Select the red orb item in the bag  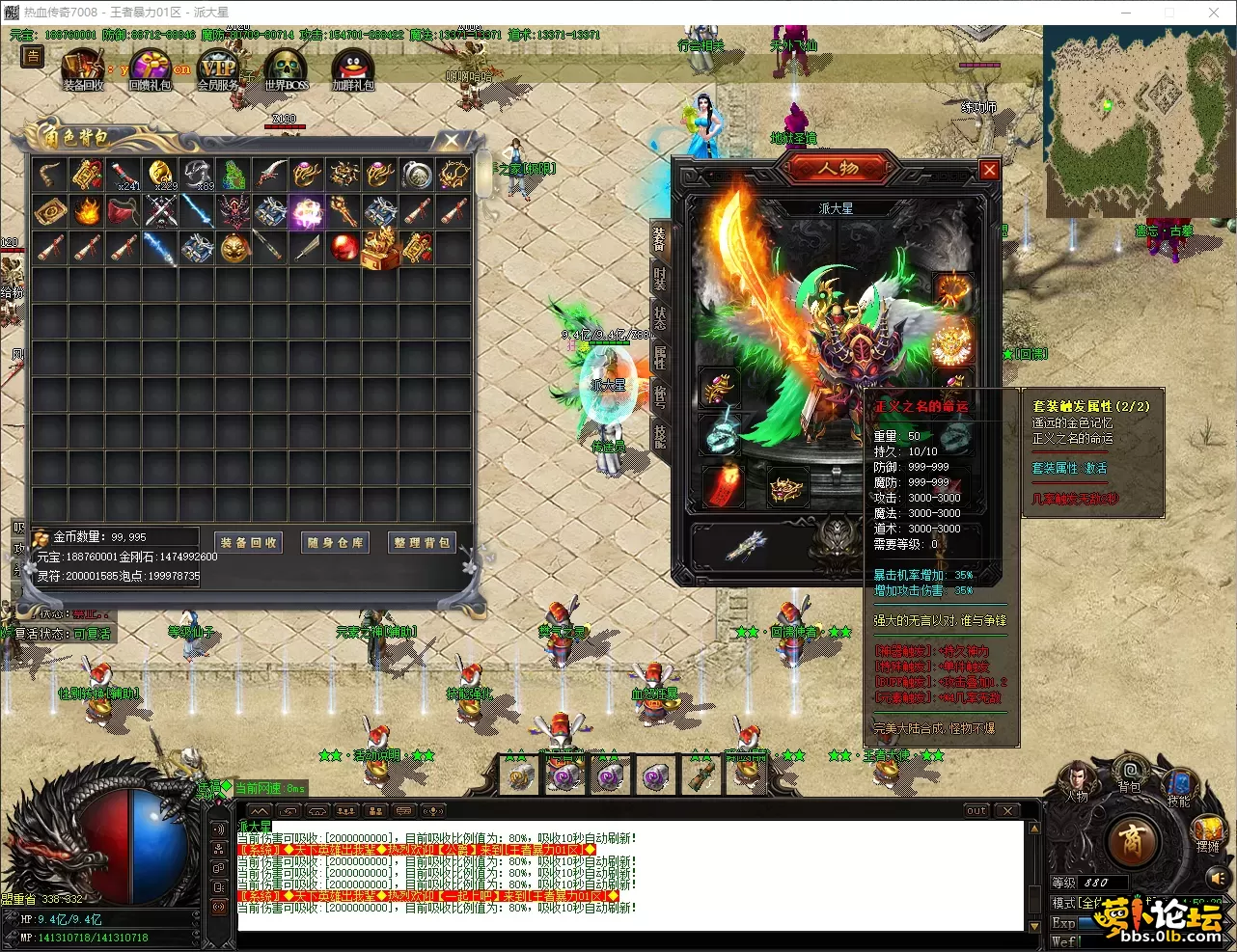click(x=344, y=248)
